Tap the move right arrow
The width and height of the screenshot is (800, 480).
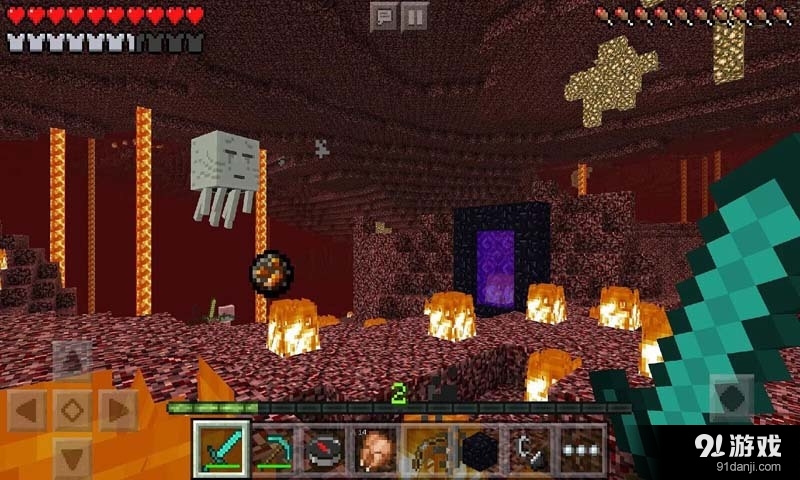(x=117, y=409)
